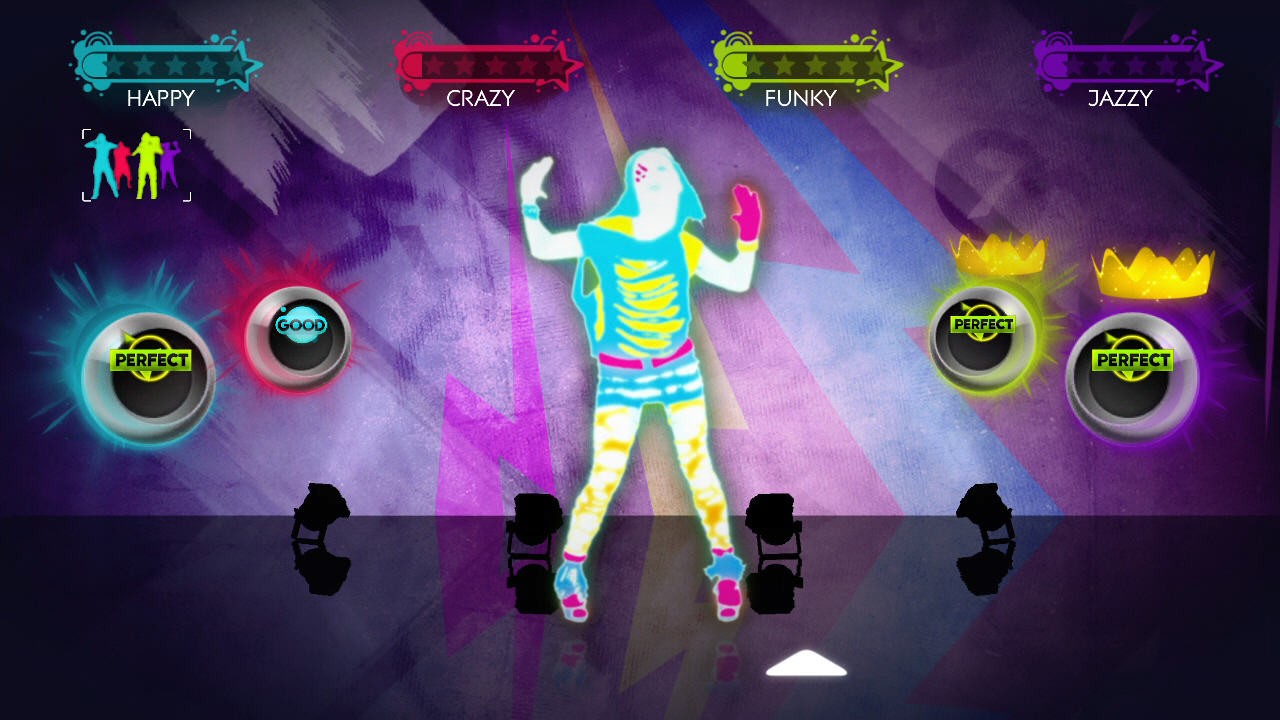The image size is (1280, 720).
Task: Select the dance move pictogram thumbnail
Action: coord(137,163)
